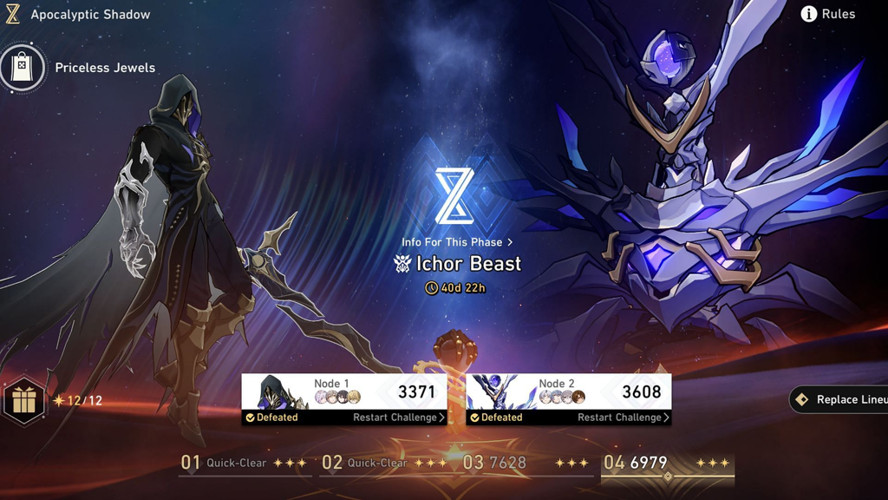Restart Challenge for Node 2
Screen dimensions: 888x500
623,418
